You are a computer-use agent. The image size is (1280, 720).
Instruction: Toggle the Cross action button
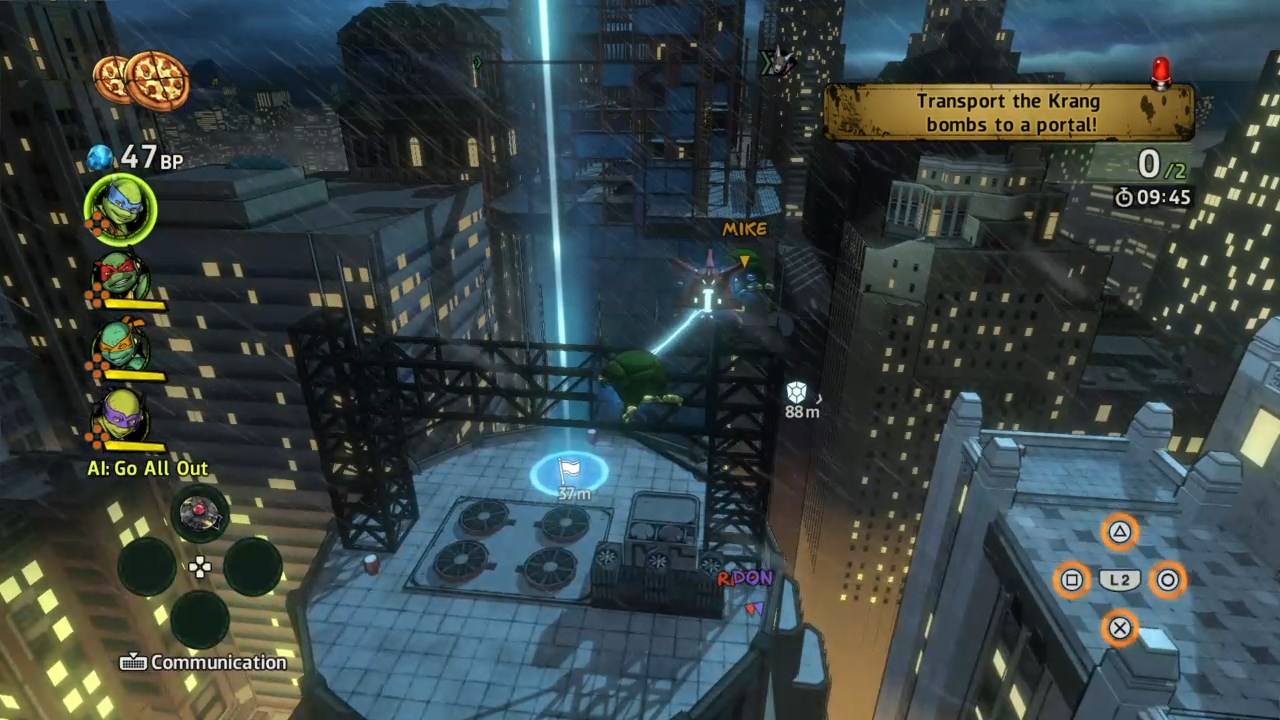pyautogui.click(x=1120, y=628)
